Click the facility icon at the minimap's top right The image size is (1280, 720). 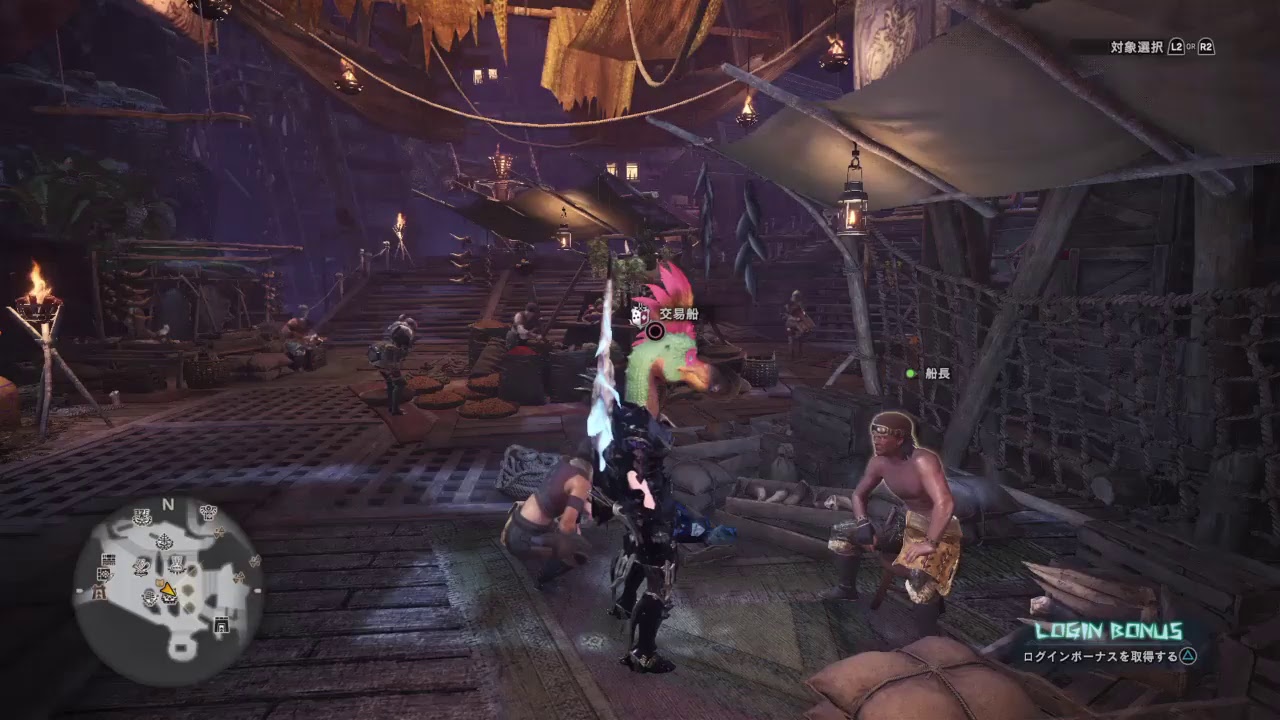point(207,512)
